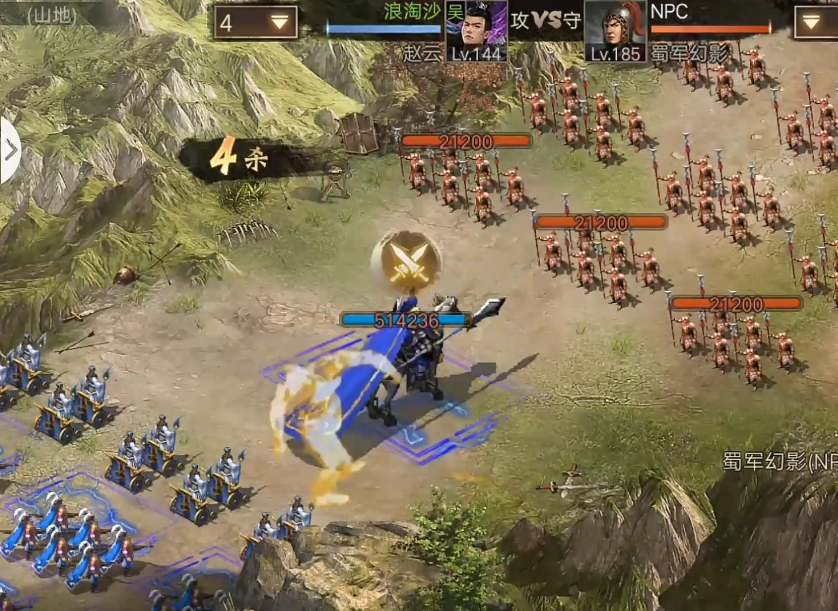Select attacker Zhao Yun's Lv.144 portrait

(x=477, y=25)
